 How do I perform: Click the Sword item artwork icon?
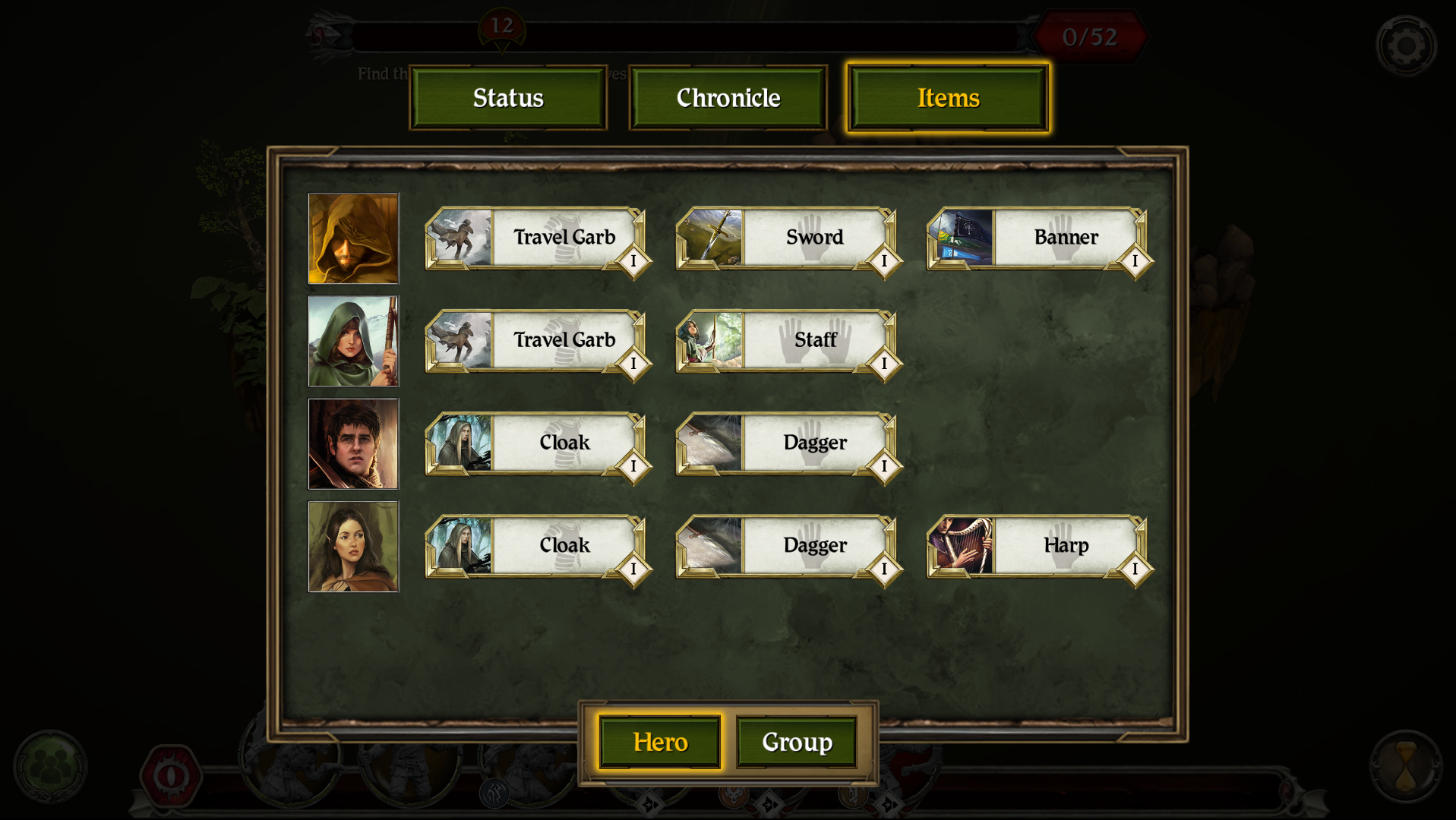point(709,237)
